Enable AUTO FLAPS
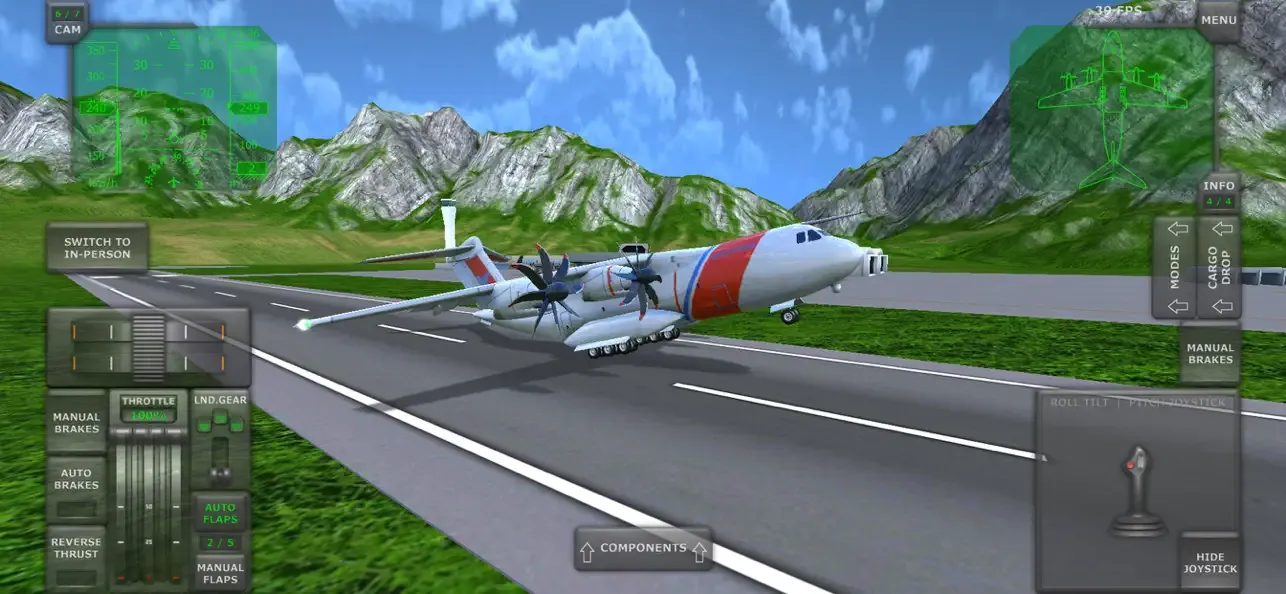 [220, 513]
